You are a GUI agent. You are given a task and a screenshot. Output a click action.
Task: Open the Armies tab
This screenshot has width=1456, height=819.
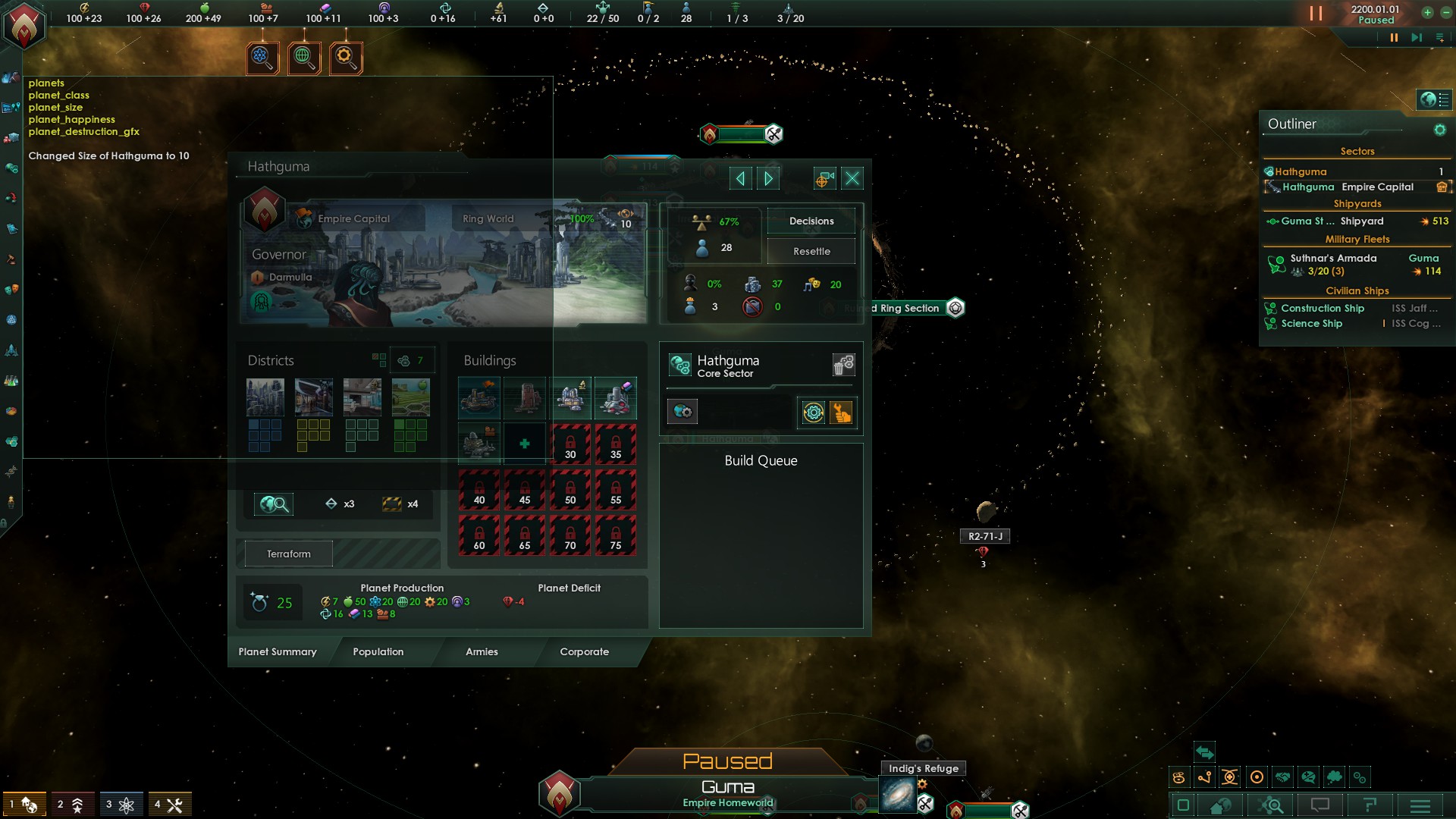[482, 651]
